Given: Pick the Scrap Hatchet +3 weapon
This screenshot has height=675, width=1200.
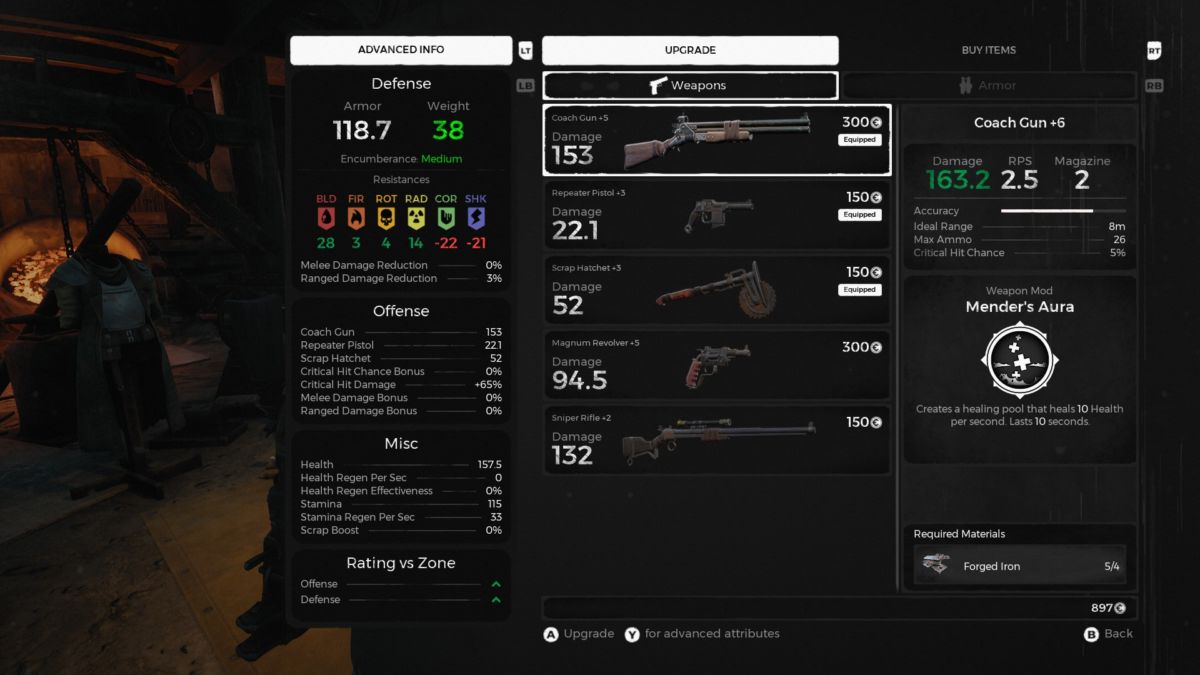Looking at the screenshot, I should [716, 290].
